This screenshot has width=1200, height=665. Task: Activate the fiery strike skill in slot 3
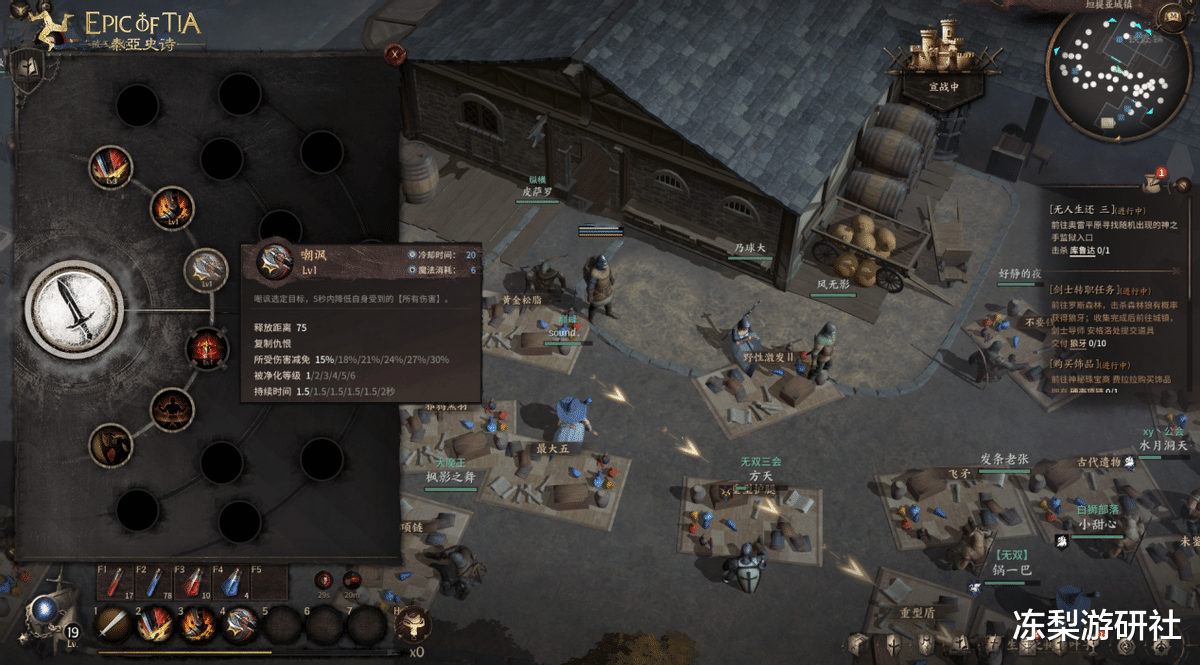tap(197, 625)
